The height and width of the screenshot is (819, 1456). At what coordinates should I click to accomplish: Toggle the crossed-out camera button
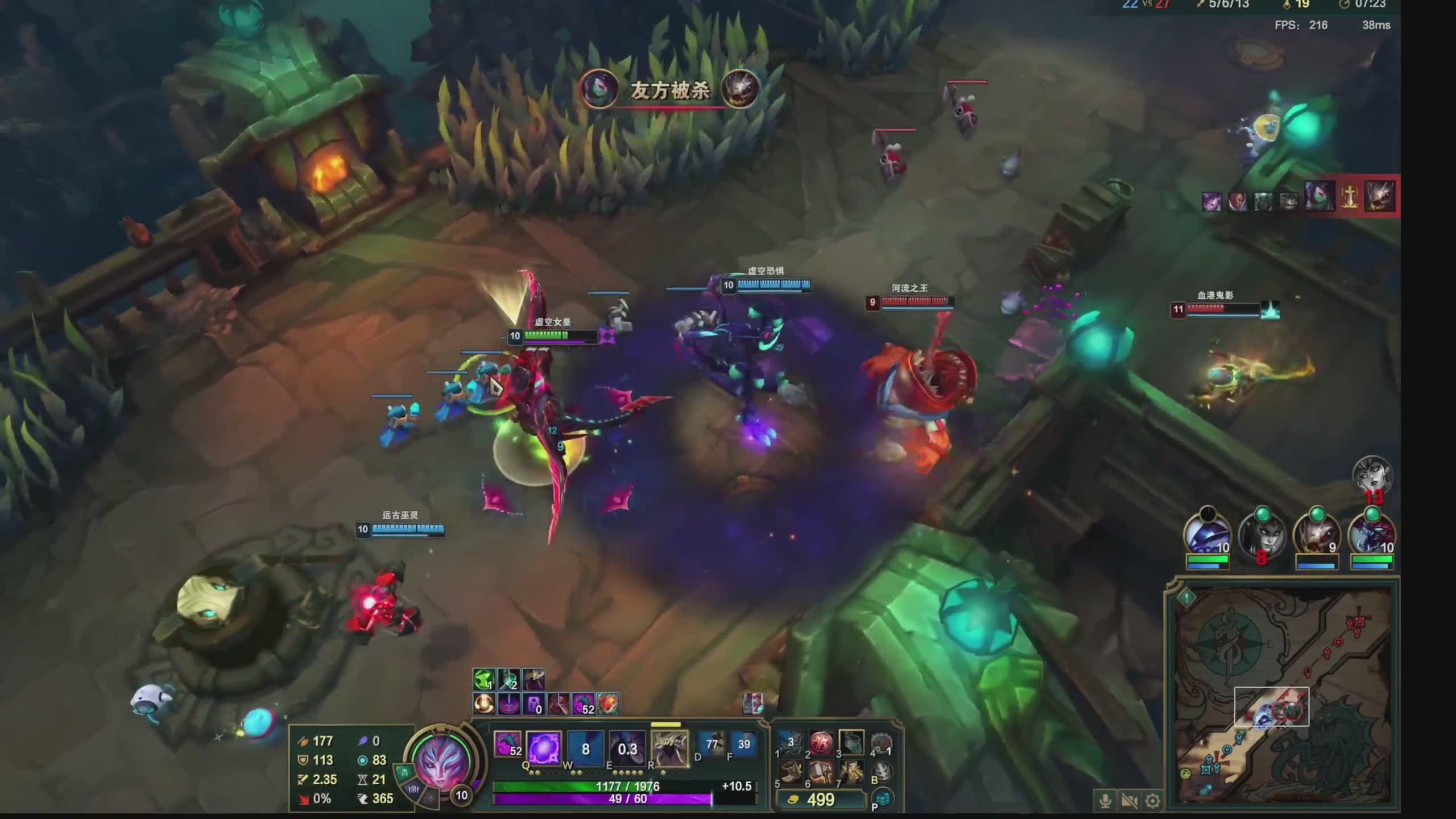point(1129,801)
